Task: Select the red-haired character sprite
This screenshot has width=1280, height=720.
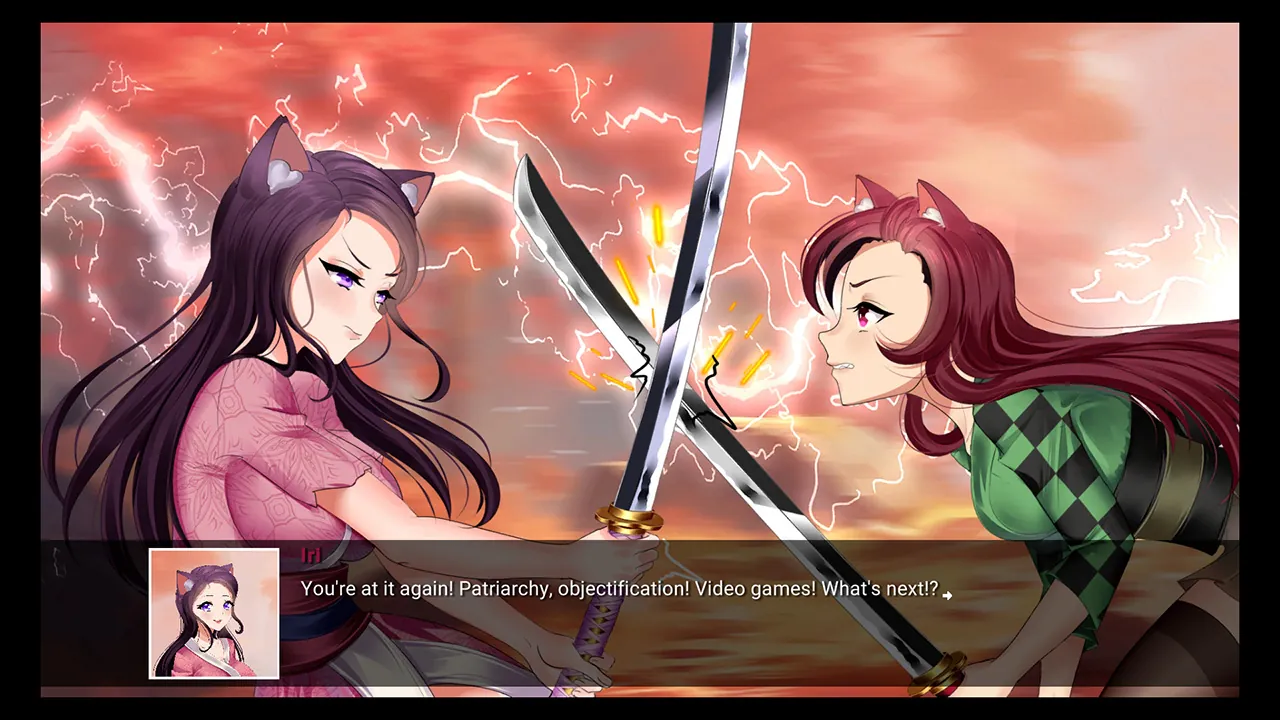Action: click(950, 320)
